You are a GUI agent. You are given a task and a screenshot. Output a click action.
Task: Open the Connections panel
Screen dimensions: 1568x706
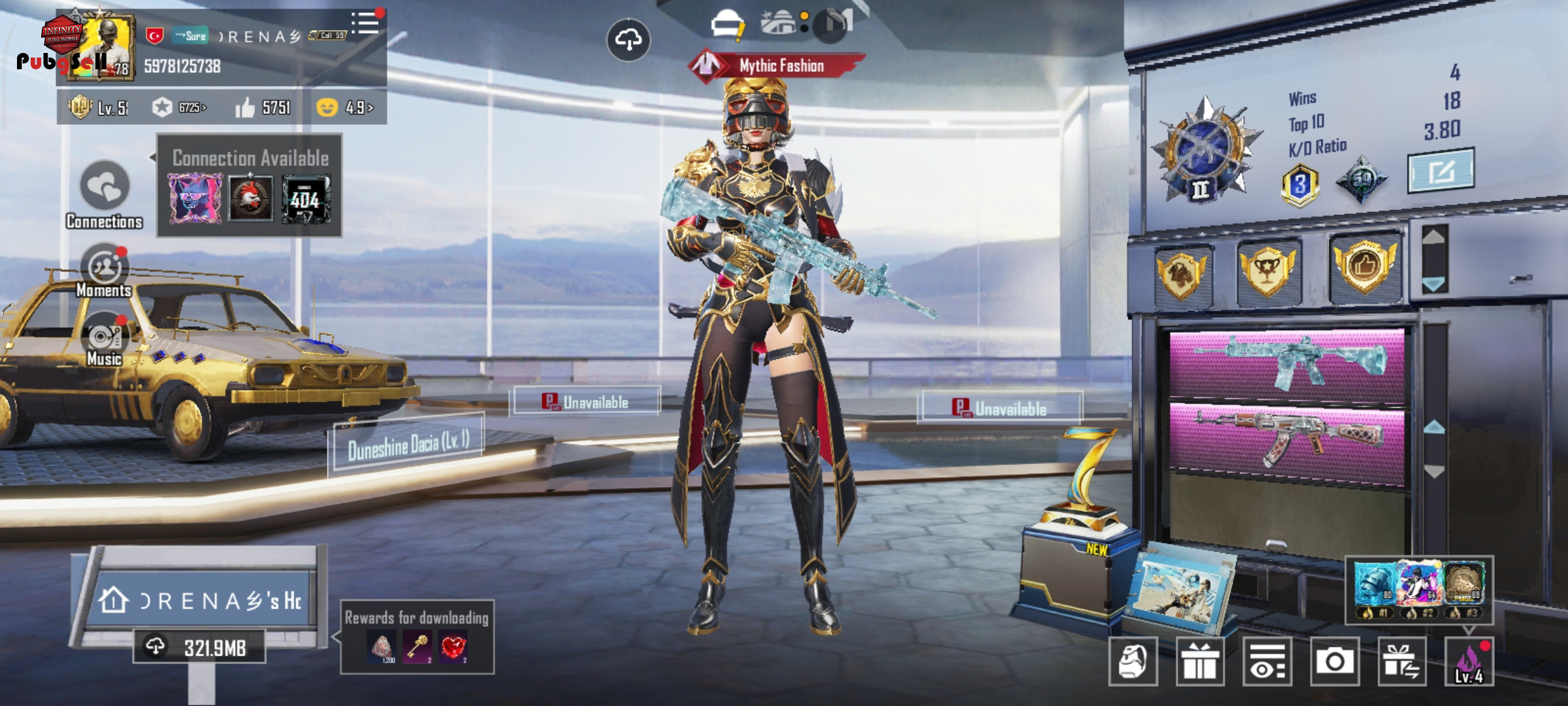[x=105, y=188]
